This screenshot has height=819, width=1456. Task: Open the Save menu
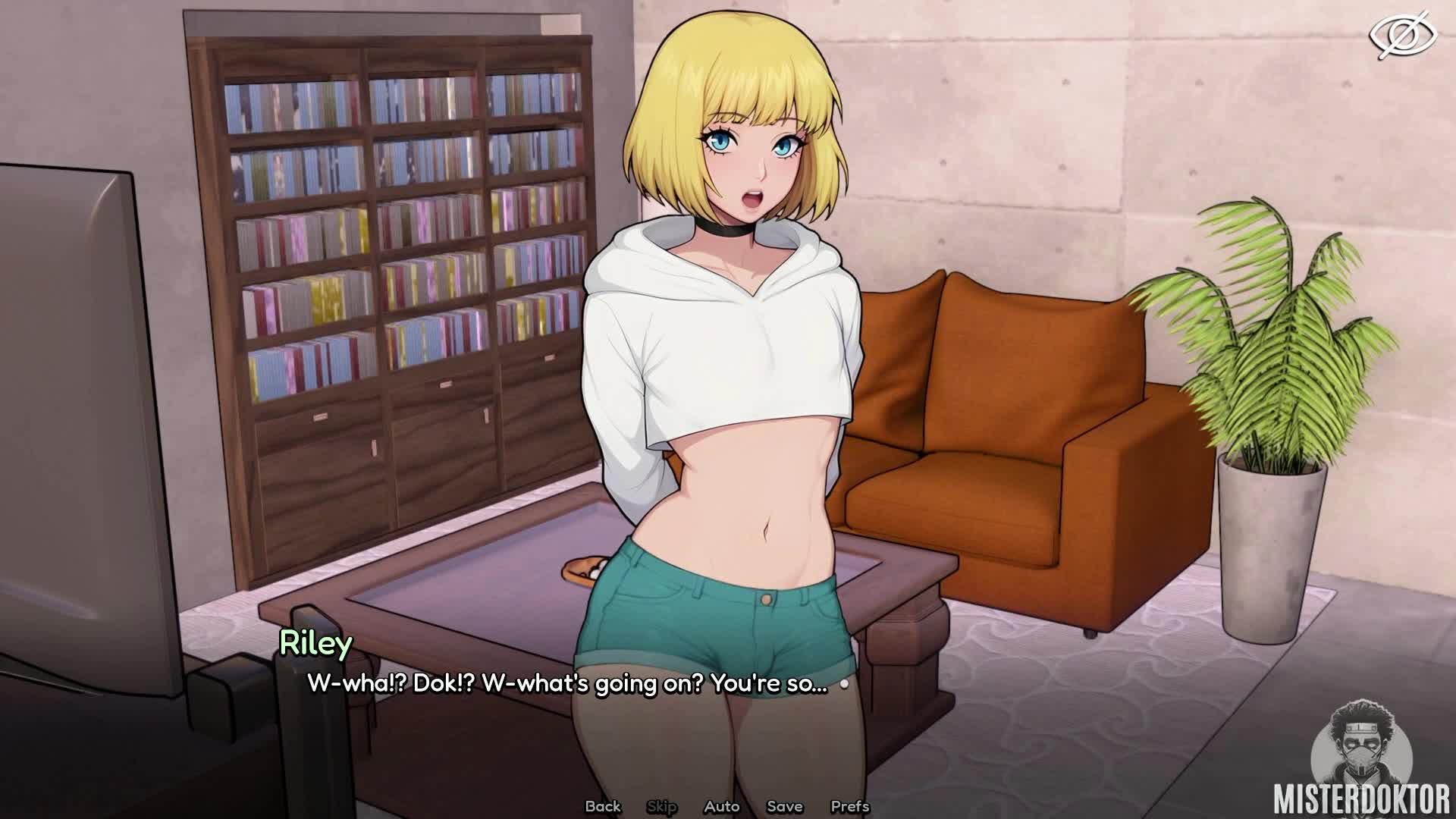[784, 806]
